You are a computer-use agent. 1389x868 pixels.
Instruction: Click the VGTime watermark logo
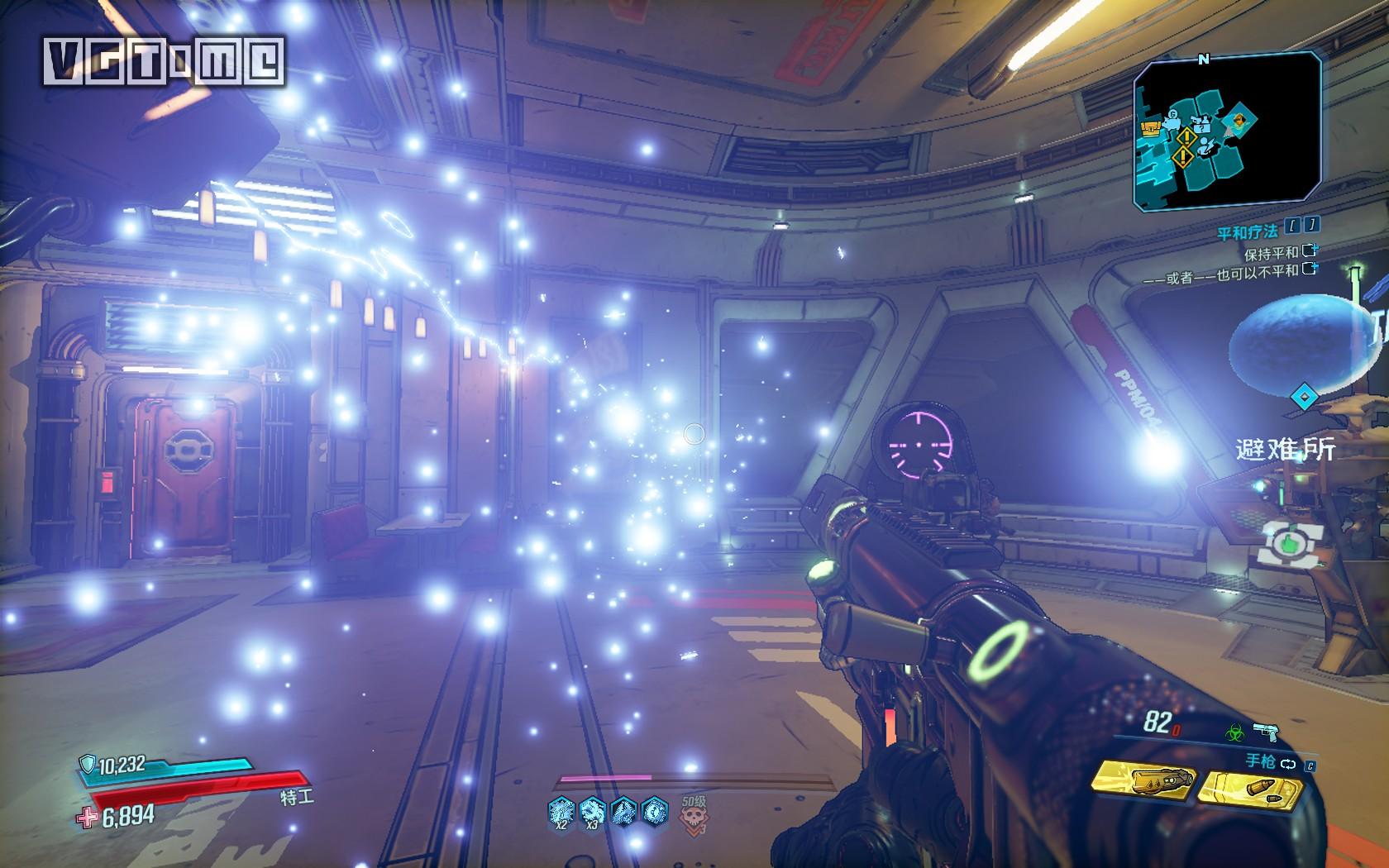(165, 60)
